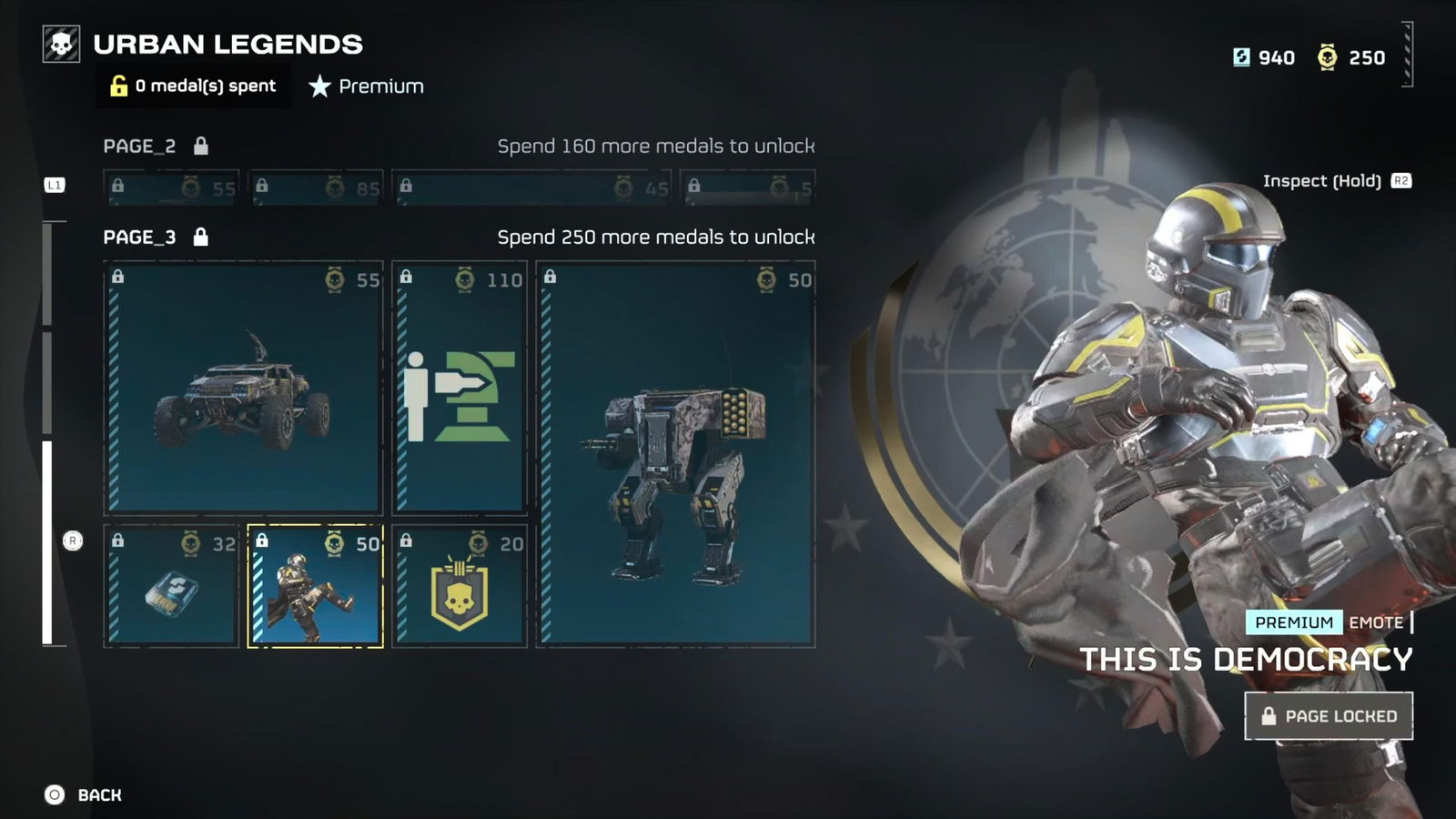
Task: Select the 85-medal item on page 2
Action: (315, 187)
